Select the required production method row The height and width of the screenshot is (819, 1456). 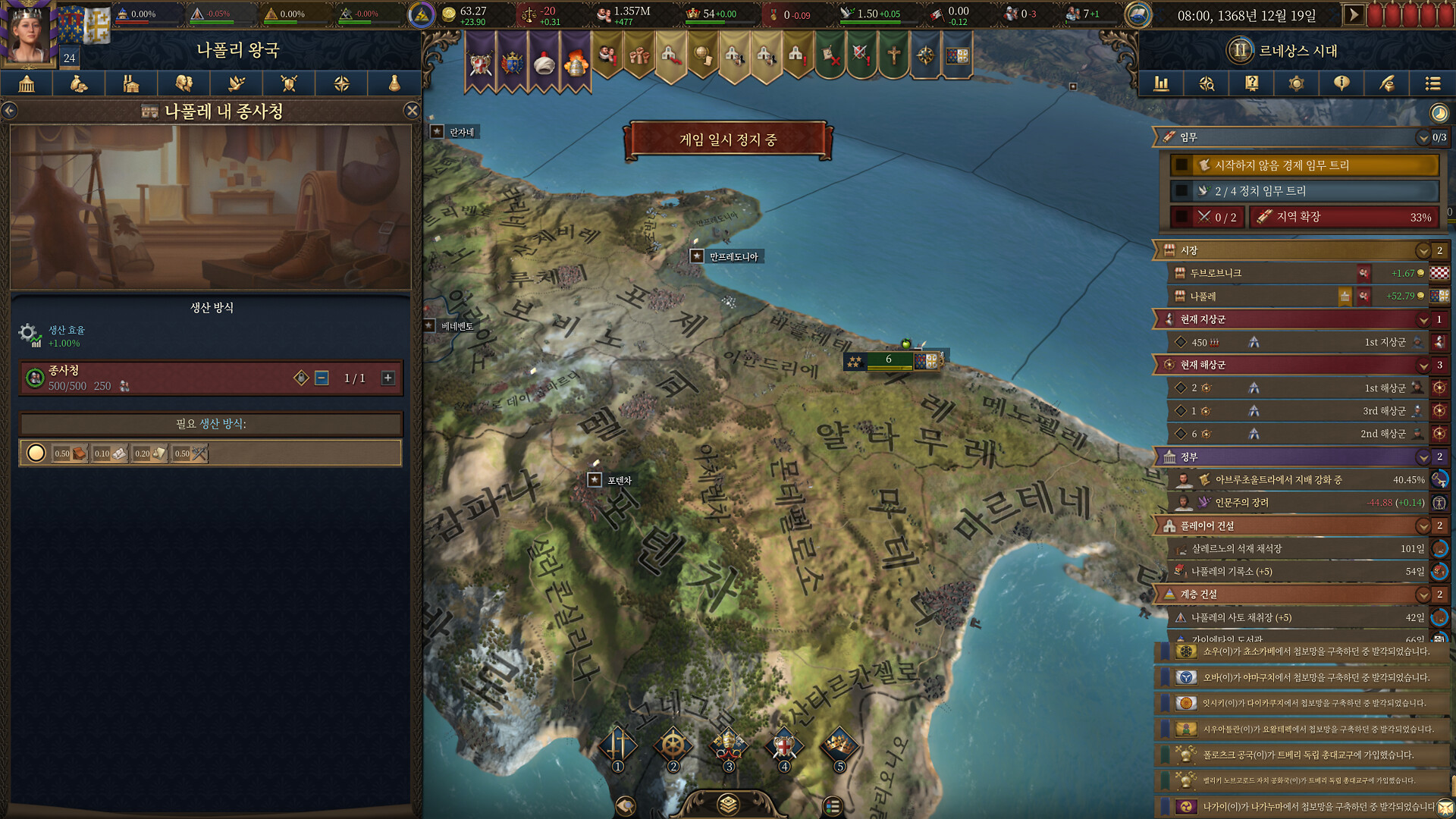210,453
